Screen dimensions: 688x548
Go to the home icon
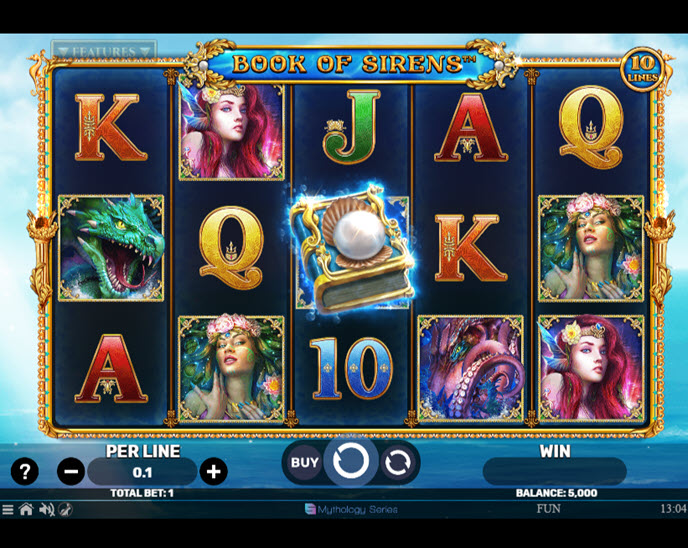pos(26,510)
